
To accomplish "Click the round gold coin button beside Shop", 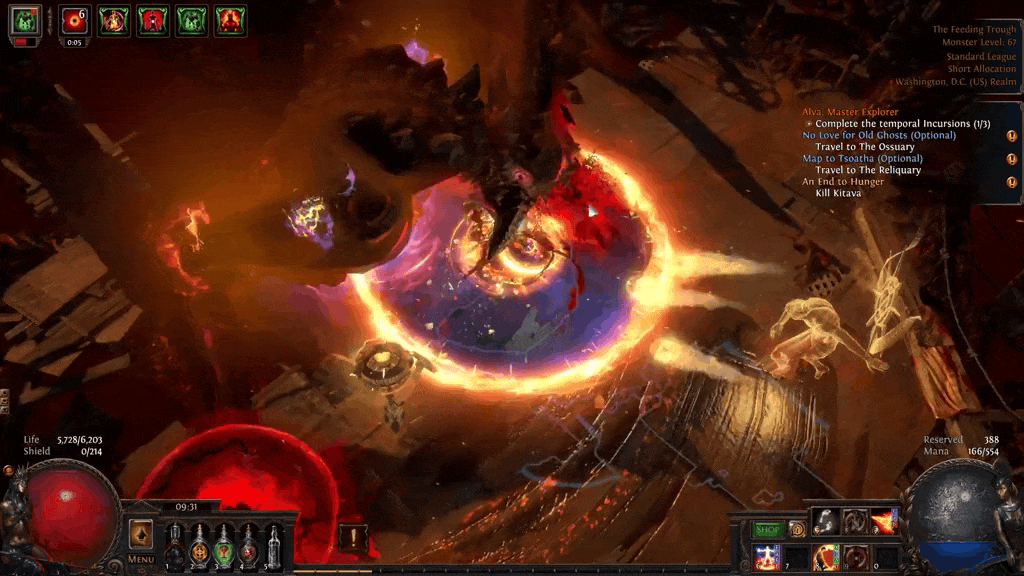I will [797, 529].
